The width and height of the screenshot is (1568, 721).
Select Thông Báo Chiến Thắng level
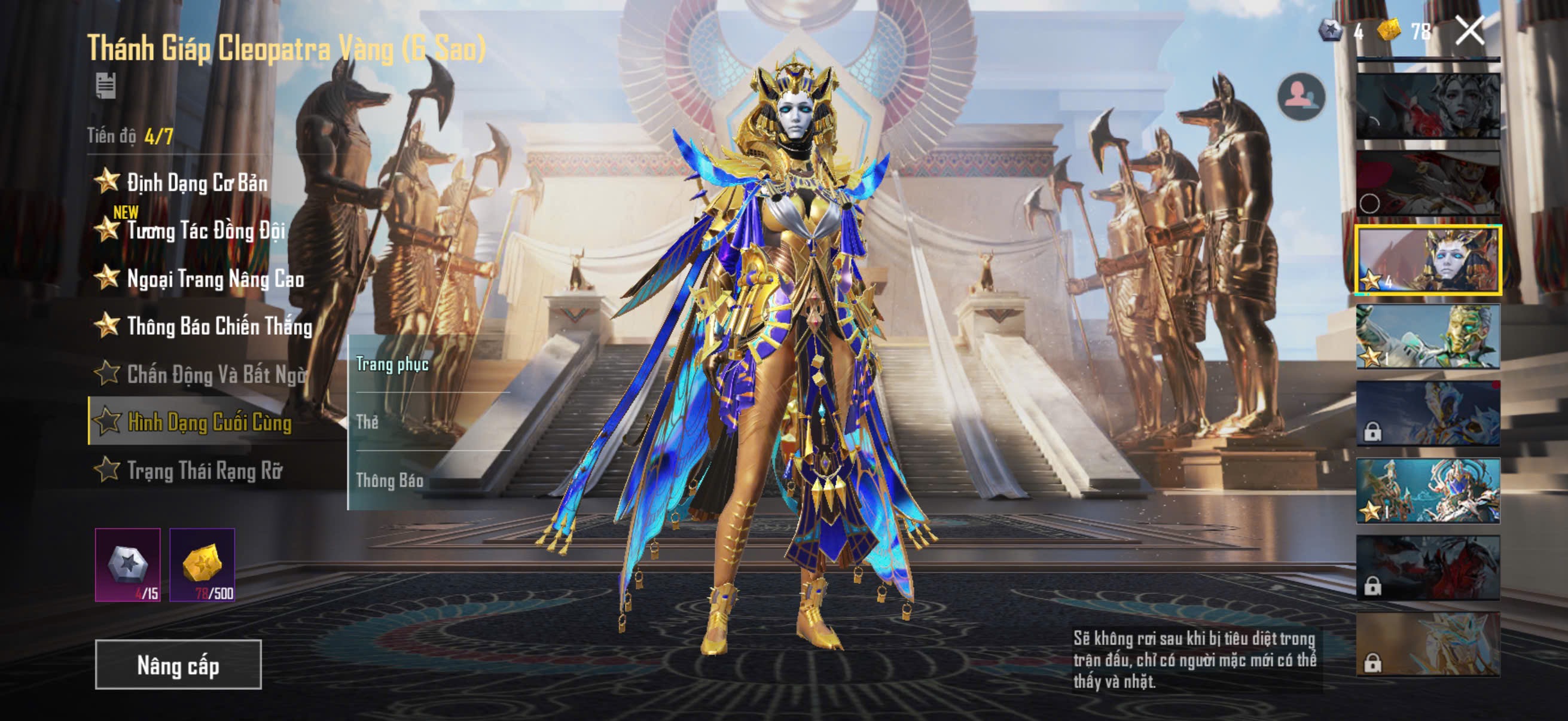tap(218, 327)
